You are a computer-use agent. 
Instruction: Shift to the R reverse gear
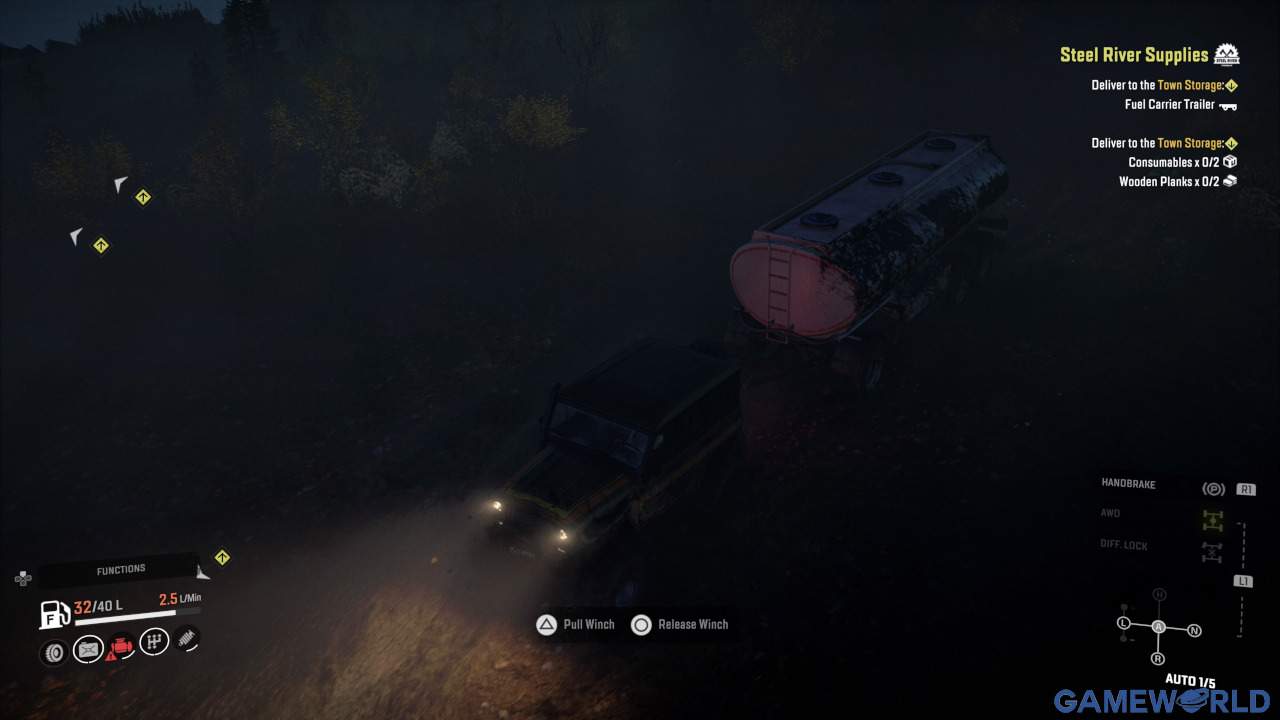click(1158, 658)
